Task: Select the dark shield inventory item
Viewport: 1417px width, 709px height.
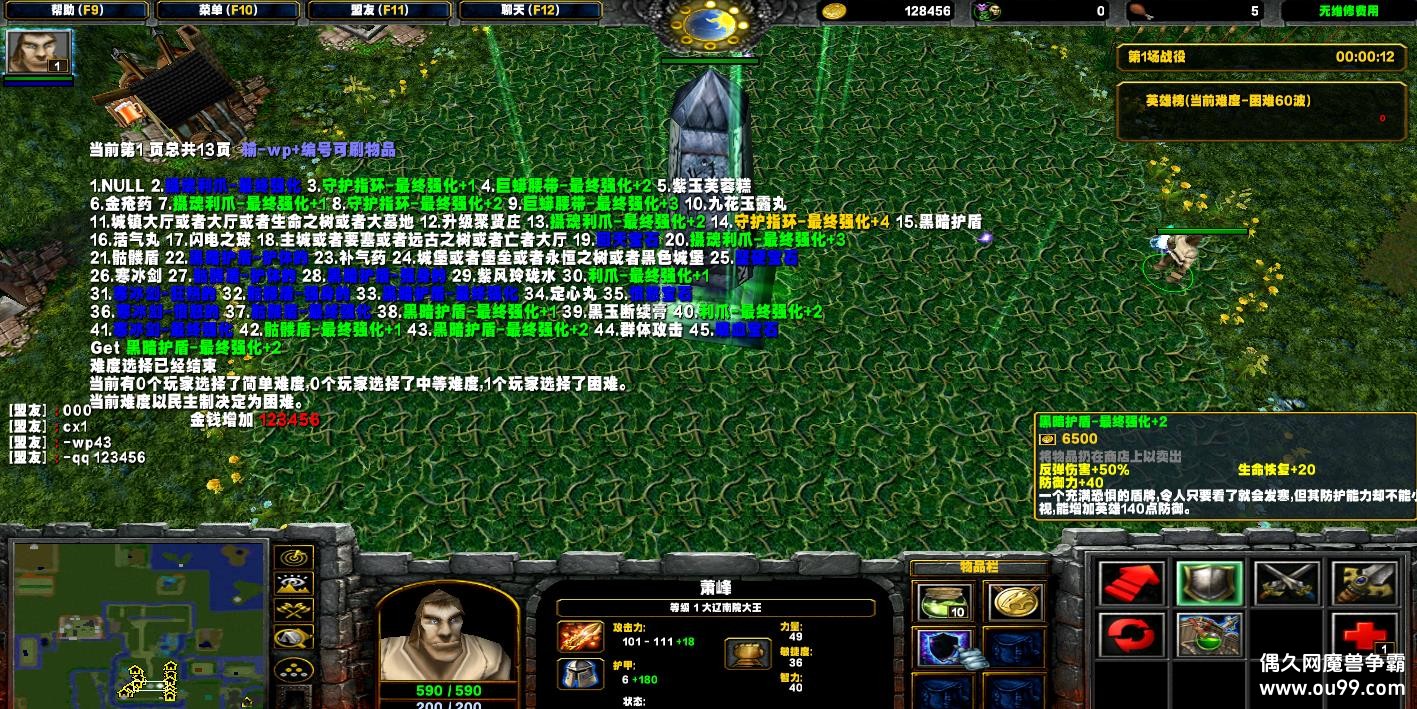Action: coord(943,648)
